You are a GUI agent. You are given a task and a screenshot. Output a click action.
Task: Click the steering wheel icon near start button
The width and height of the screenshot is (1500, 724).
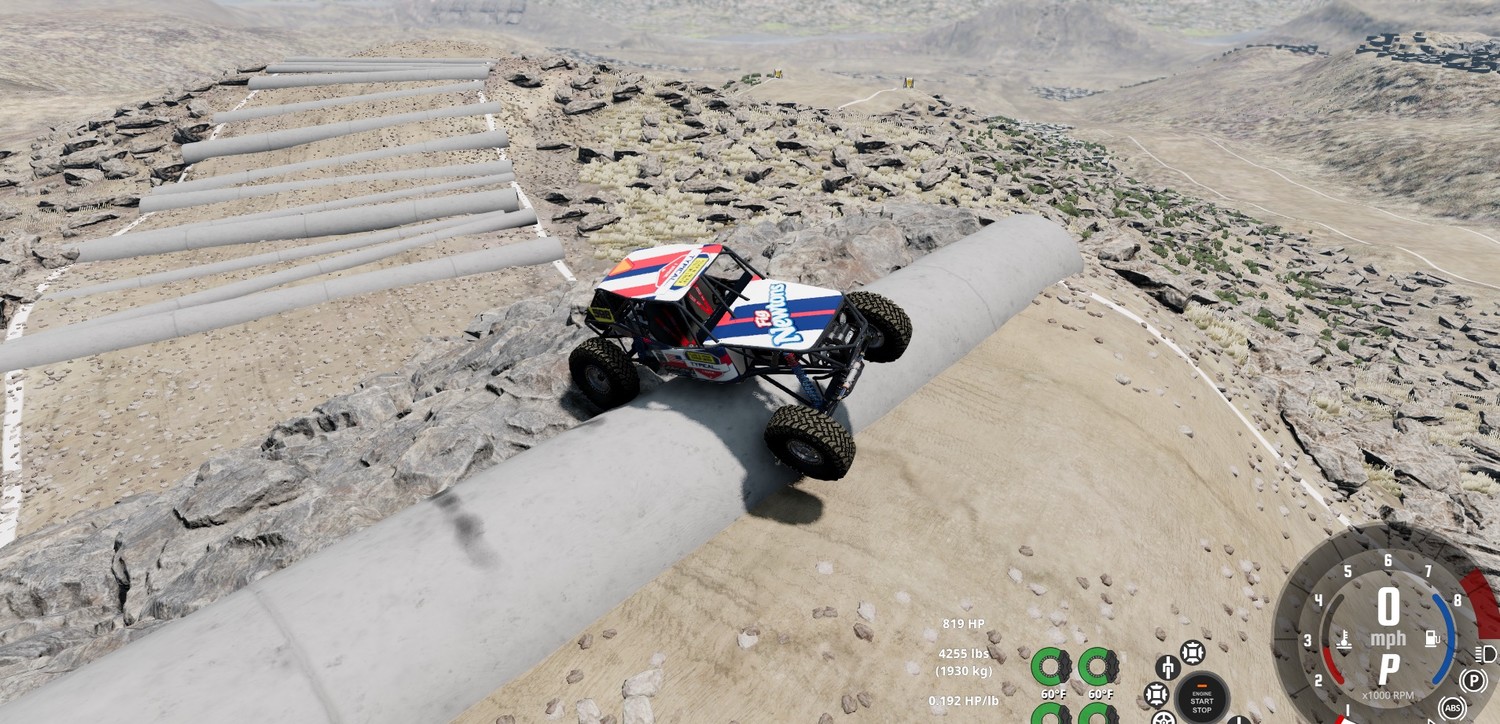1164,719
